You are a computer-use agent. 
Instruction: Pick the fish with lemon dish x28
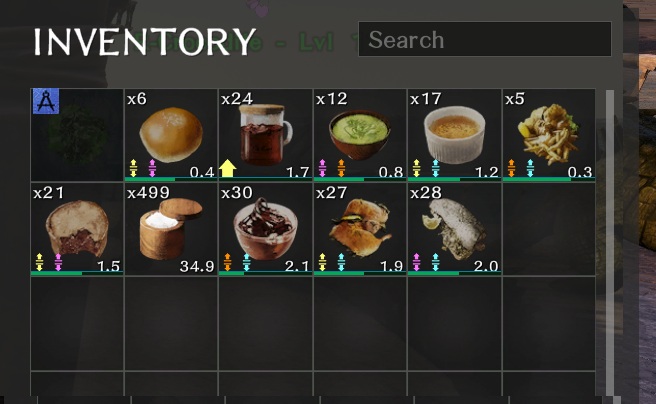coord(454,228)
